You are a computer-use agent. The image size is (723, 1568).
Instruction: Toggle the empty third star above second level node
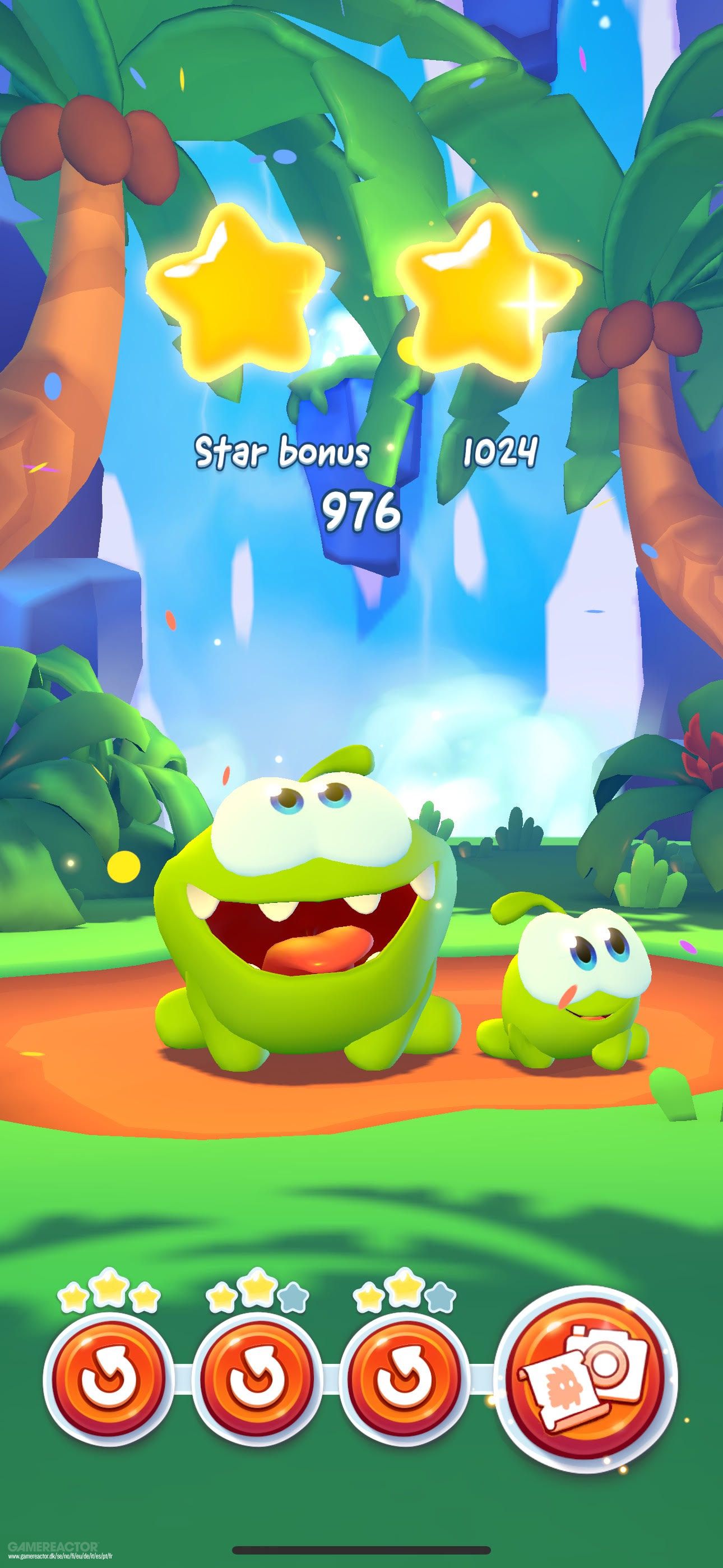click(291, 1298)
